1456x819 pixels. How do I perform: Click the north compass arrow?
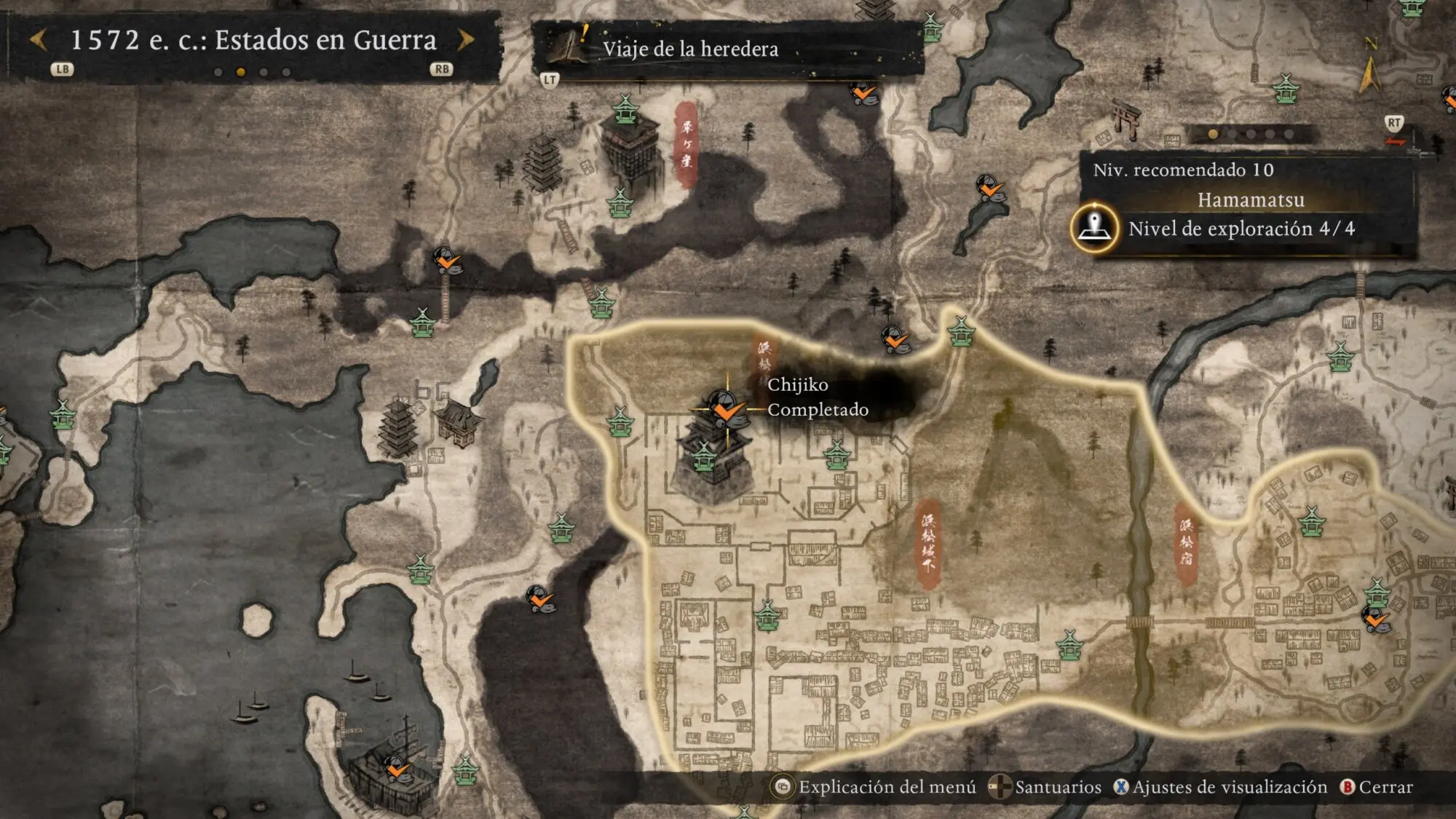1369,74
